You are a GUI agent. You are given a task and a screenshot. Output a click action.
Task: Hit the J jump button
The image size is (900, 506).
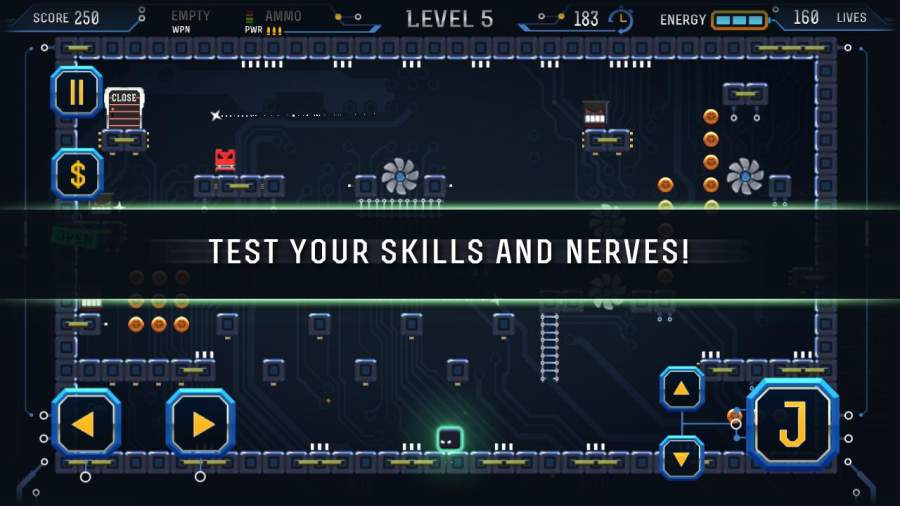pos(792,424)
